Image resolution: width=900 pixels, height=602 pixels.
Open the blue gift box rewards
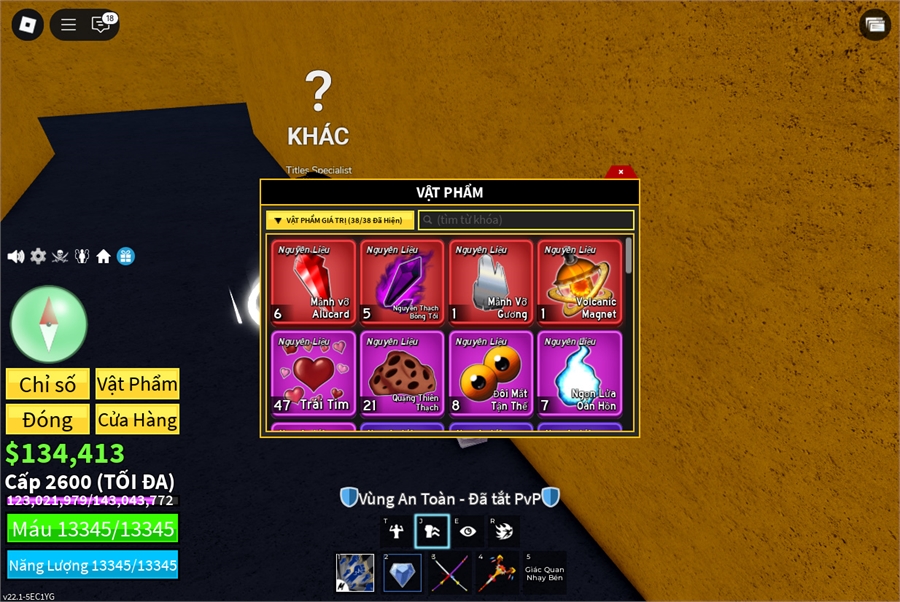(x=125, y=256)
